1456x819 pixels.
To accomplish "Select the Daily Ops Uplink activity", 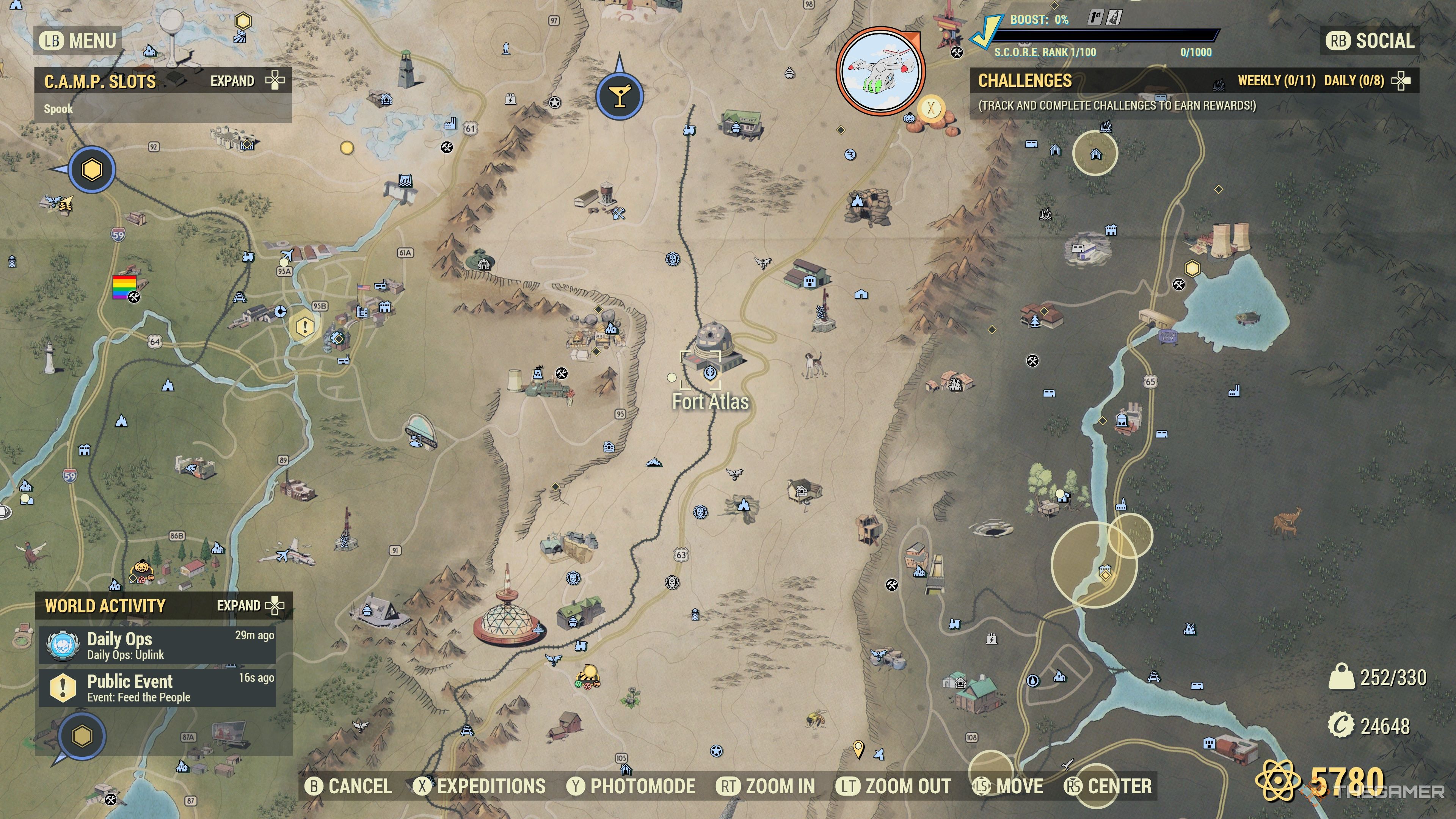I will click(x=157, y=645).
